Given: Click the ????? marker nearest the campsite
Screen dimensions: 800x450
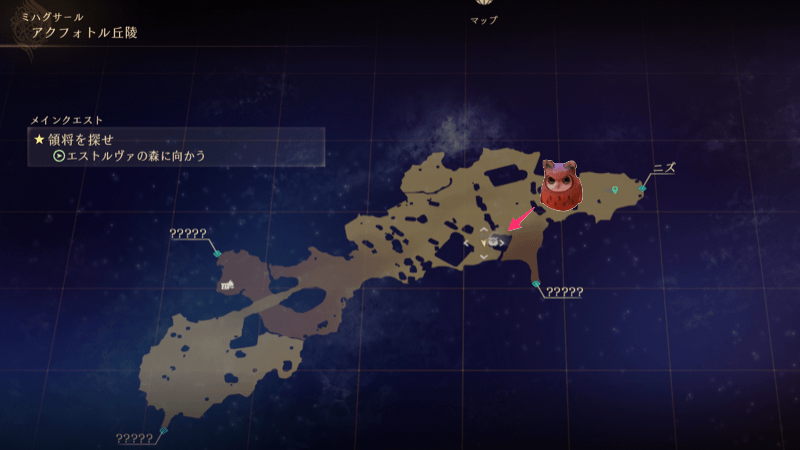Looking at the screenshot, I should click(x=217, y=253).
